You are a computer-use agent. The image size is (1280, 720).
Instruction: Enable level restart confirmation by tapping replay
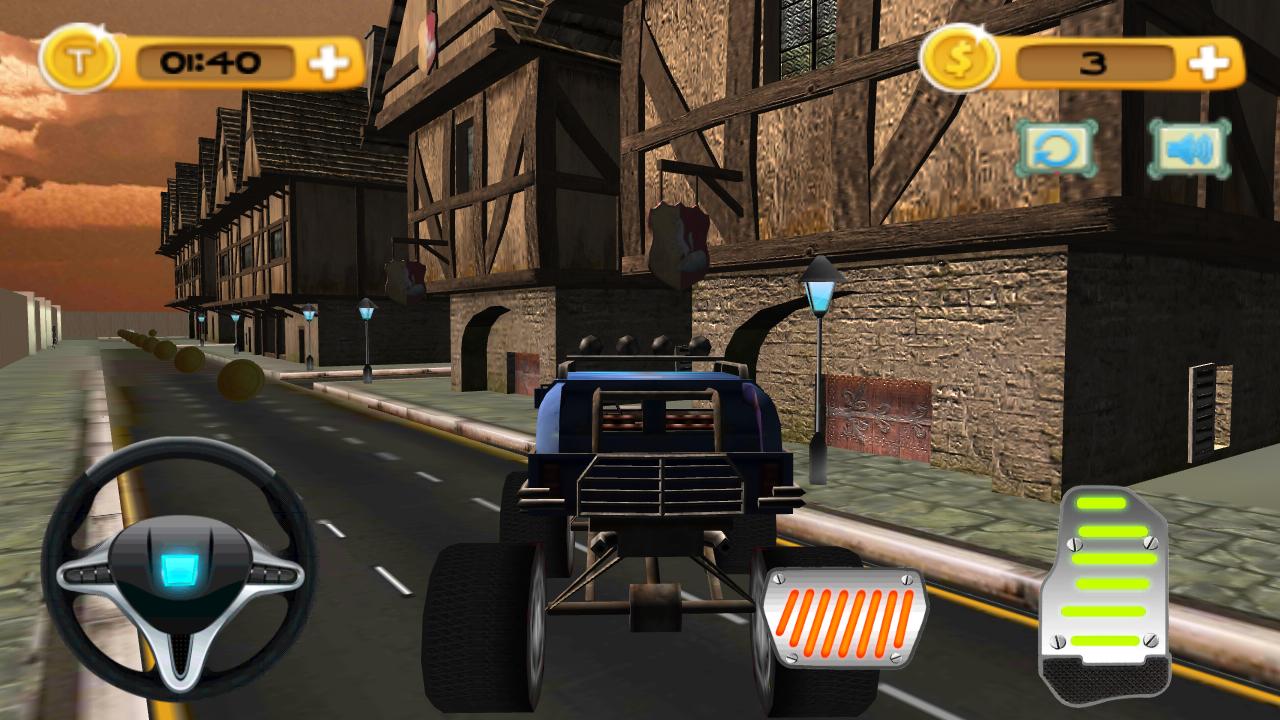pyautogui.click(x=1056, y=146)
